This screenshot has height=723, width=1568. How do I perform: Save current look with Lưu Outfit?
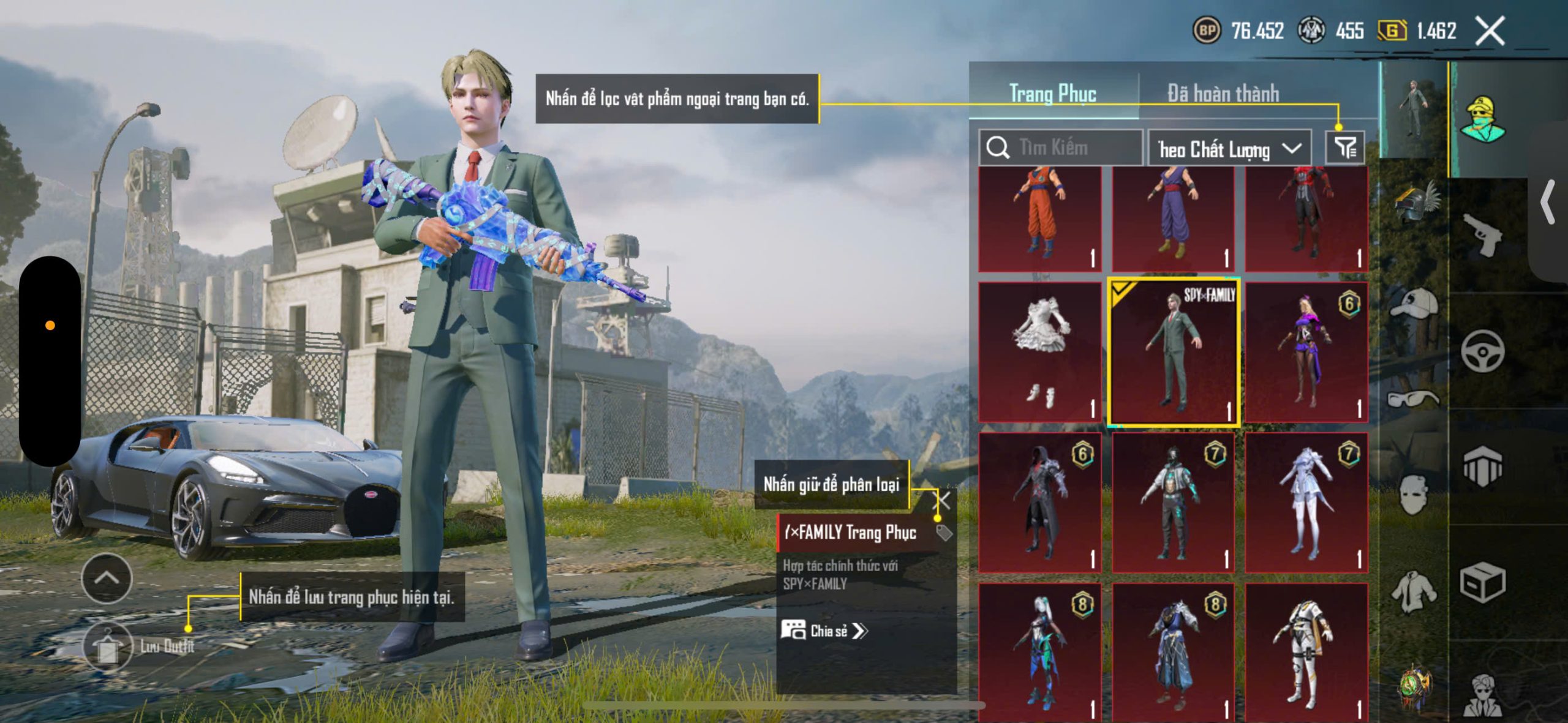(108, 646)
